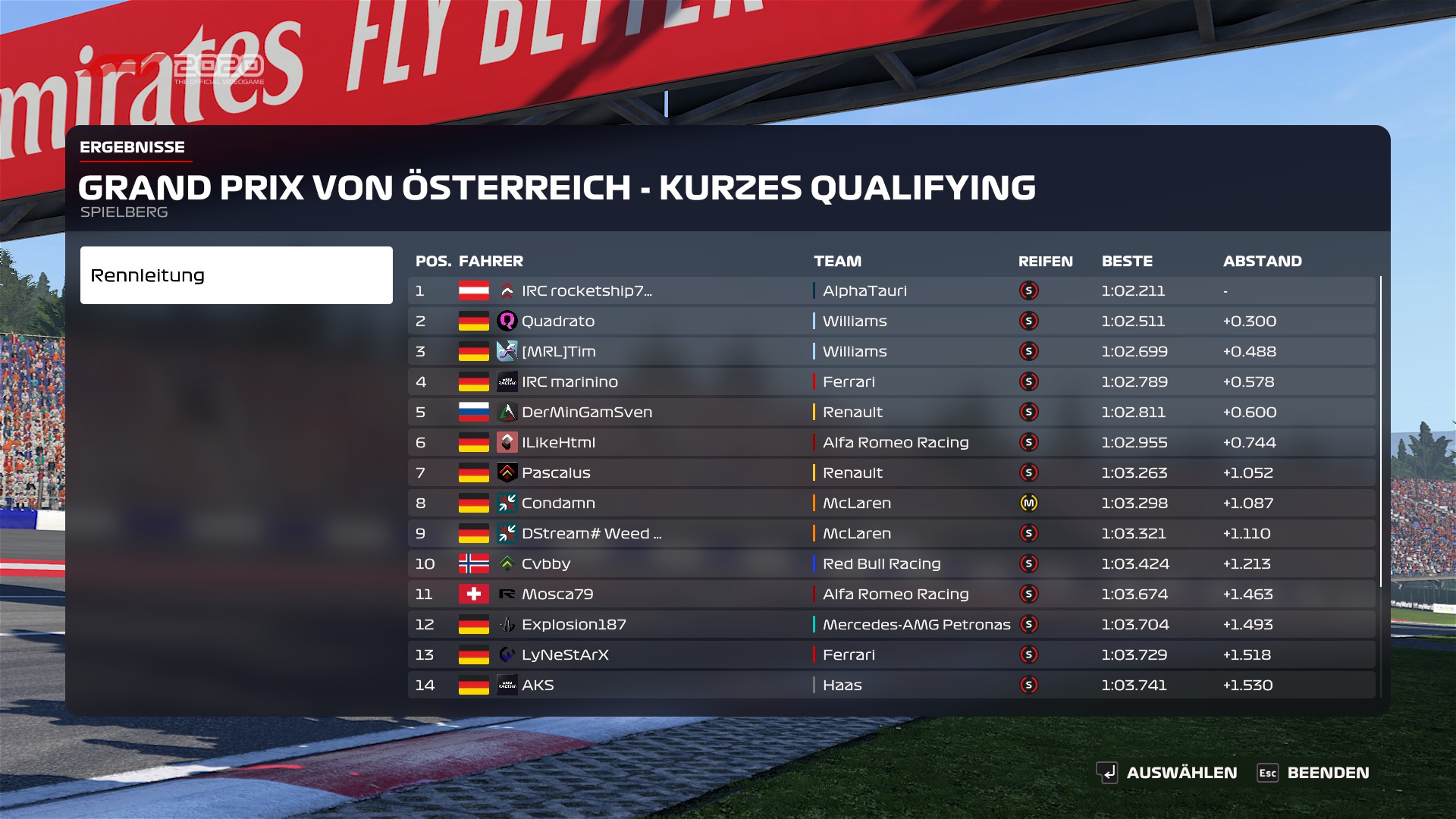Exit results with Beenden
This screenshot has height=819, width=1456.
pos(1313,773)
